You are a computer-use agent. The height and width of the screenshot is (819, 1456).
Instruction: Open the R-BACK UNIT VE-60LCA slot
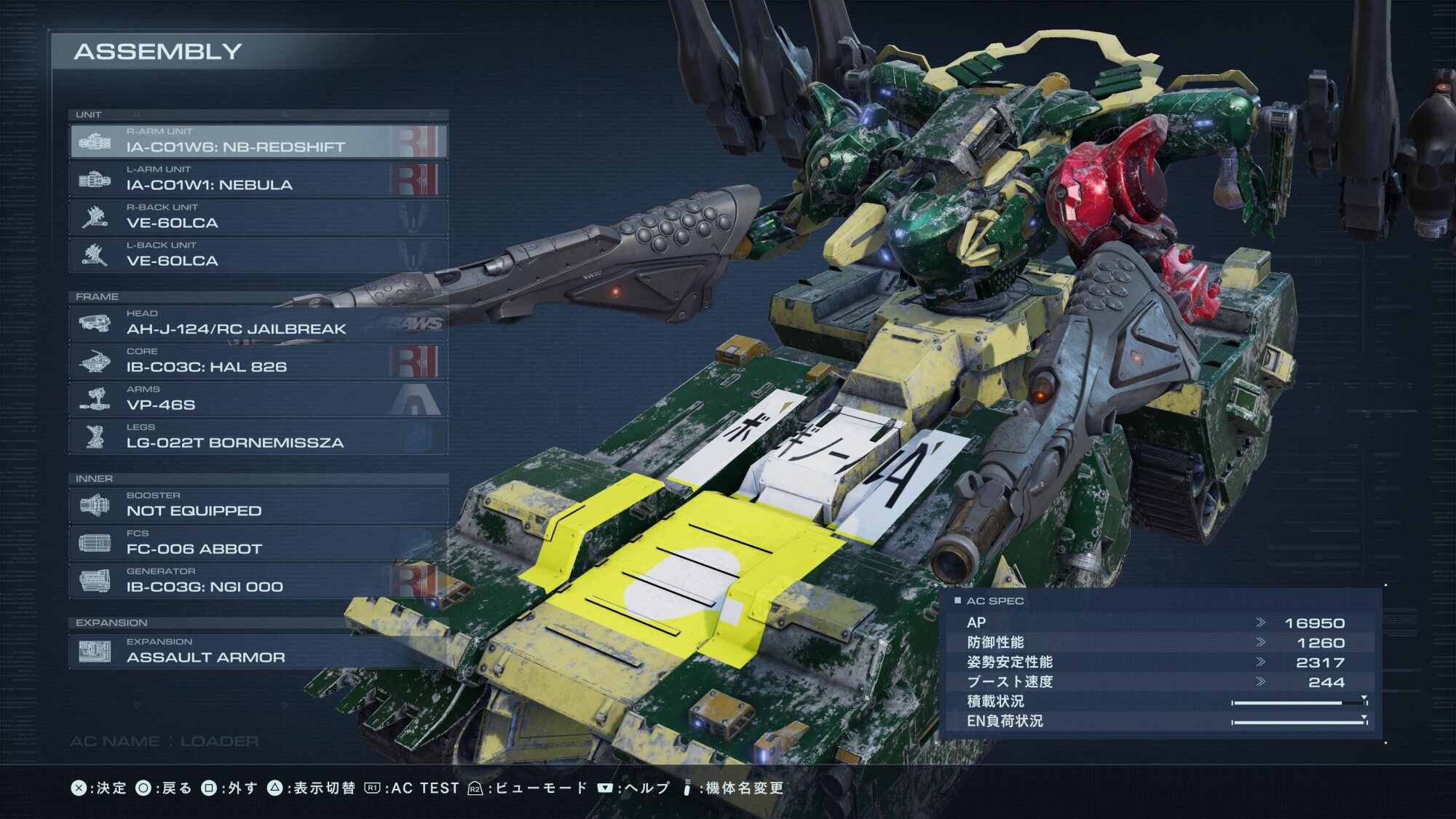point(258,217)
